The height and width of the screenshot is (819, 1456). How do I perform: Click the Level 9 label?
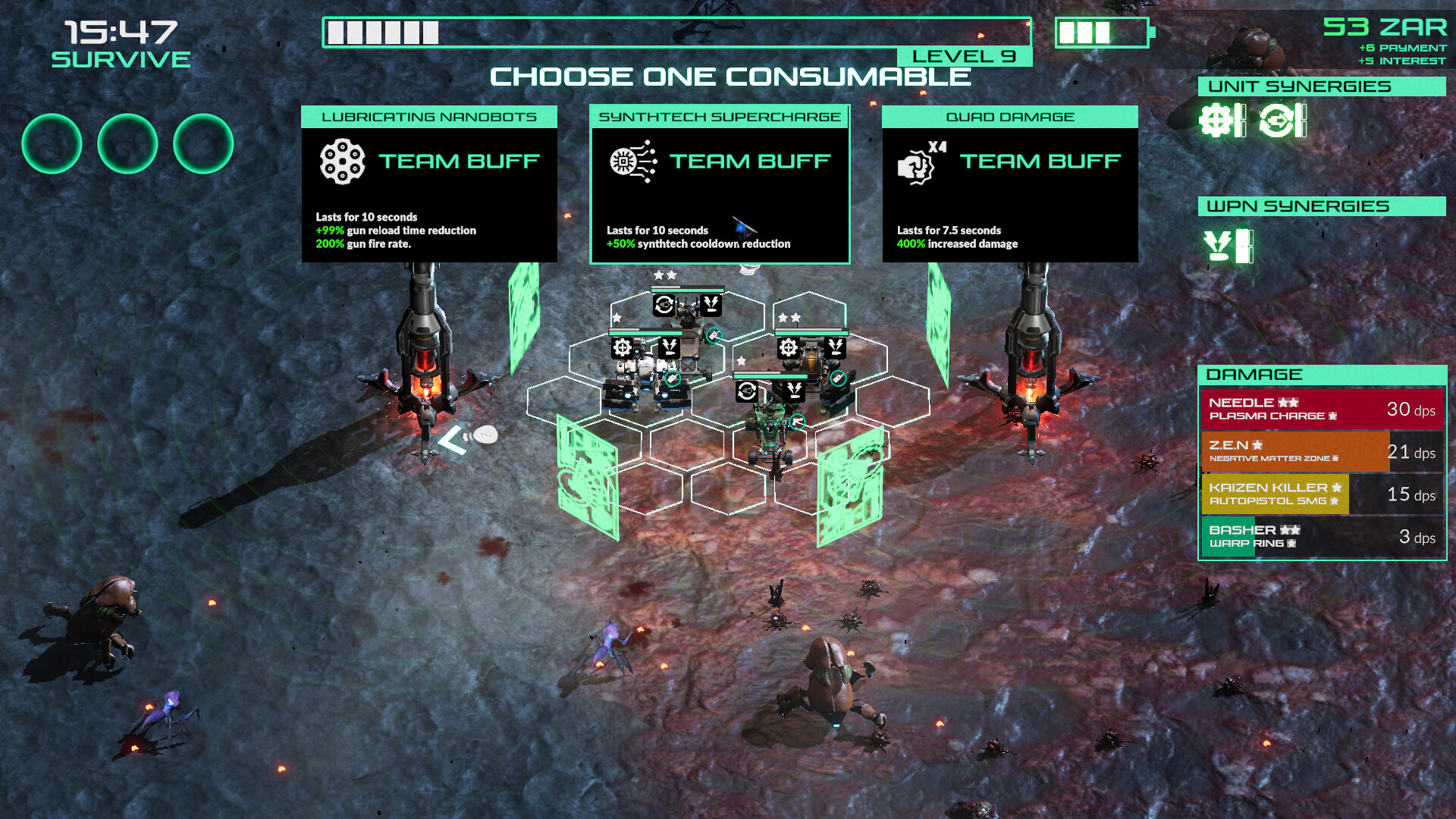pyautogui.click(x=963, y=55)
